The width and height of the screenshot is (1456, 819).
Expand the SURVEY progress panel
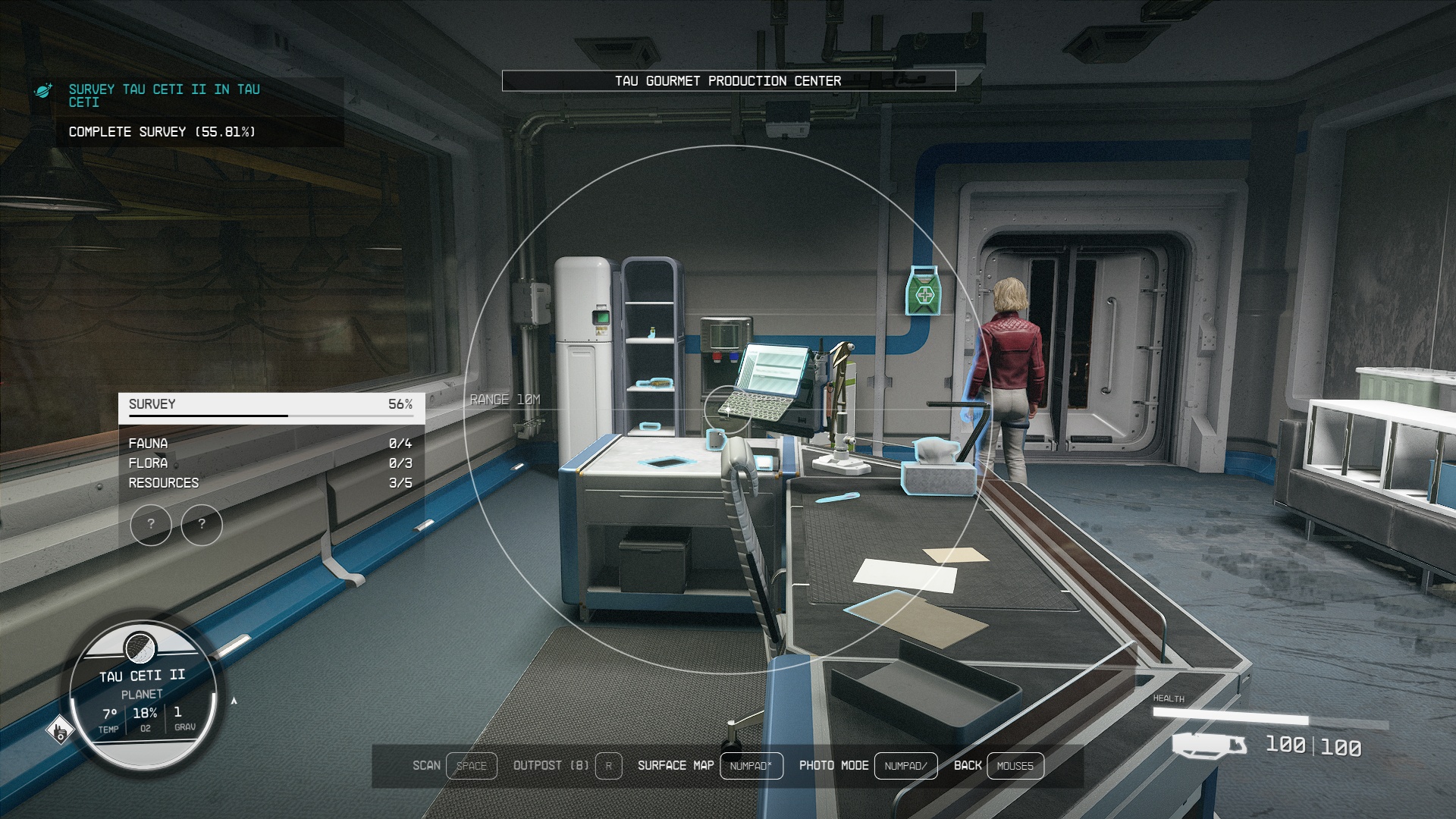[x=269, y=405]
